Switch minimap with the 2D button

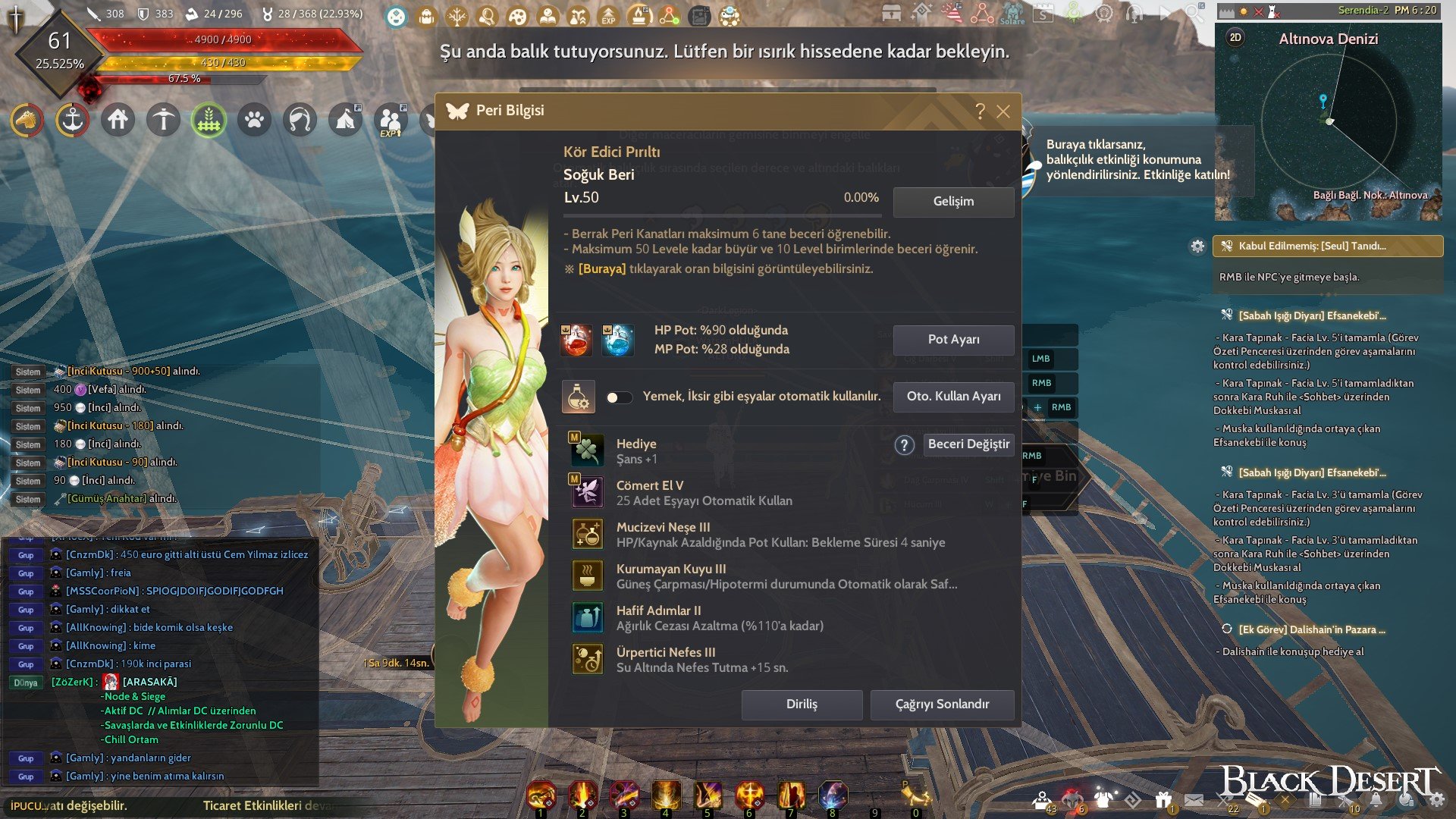pos(1235,38)
